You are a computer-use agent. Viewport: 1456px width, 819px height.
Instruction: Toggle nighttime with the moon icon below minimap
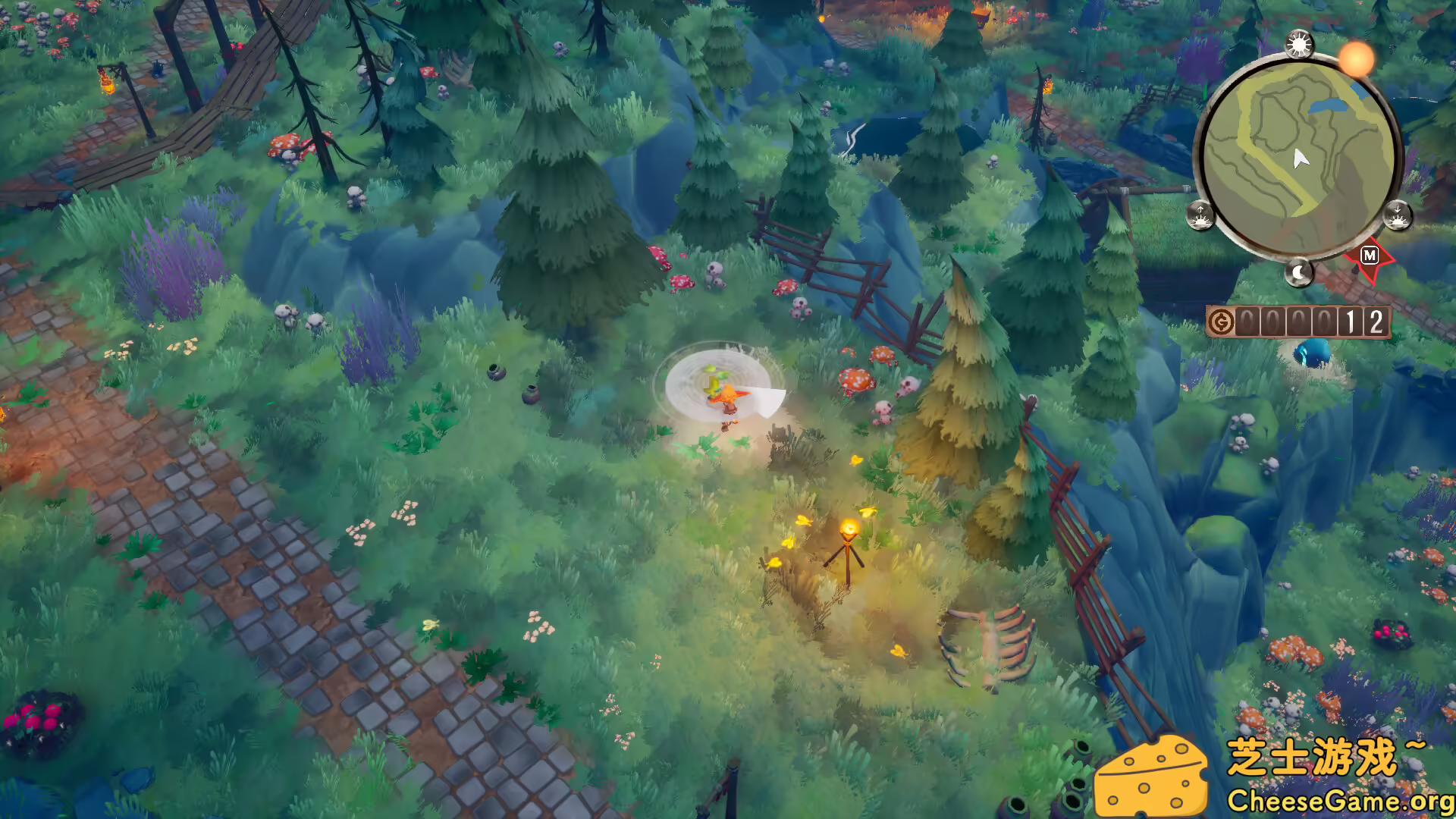point(1300,272)
